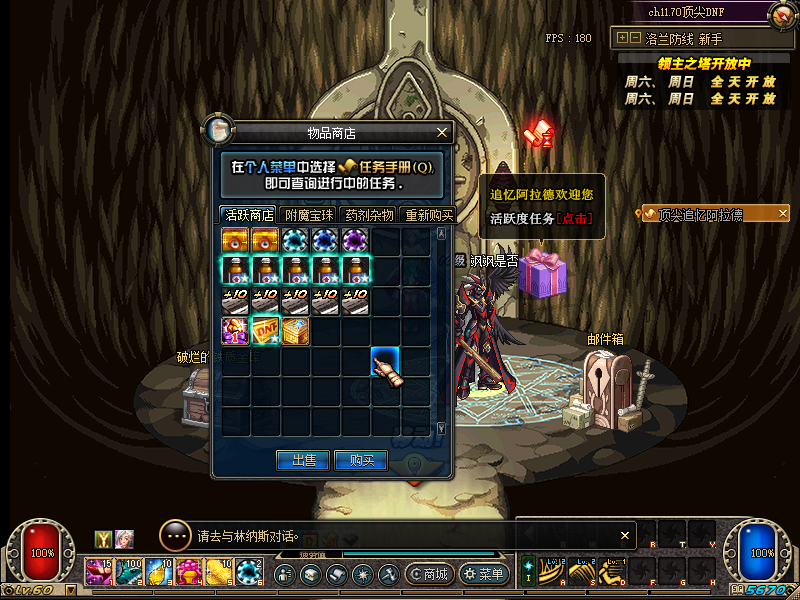The height and width of the screenshot is (600, 800).
Task: Pick the wooden crate shop item
Action: click(x=295, y=330)
